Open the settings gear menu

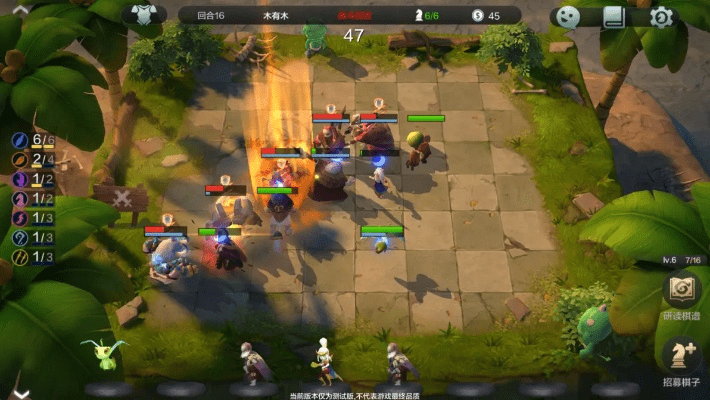(661, 17)
